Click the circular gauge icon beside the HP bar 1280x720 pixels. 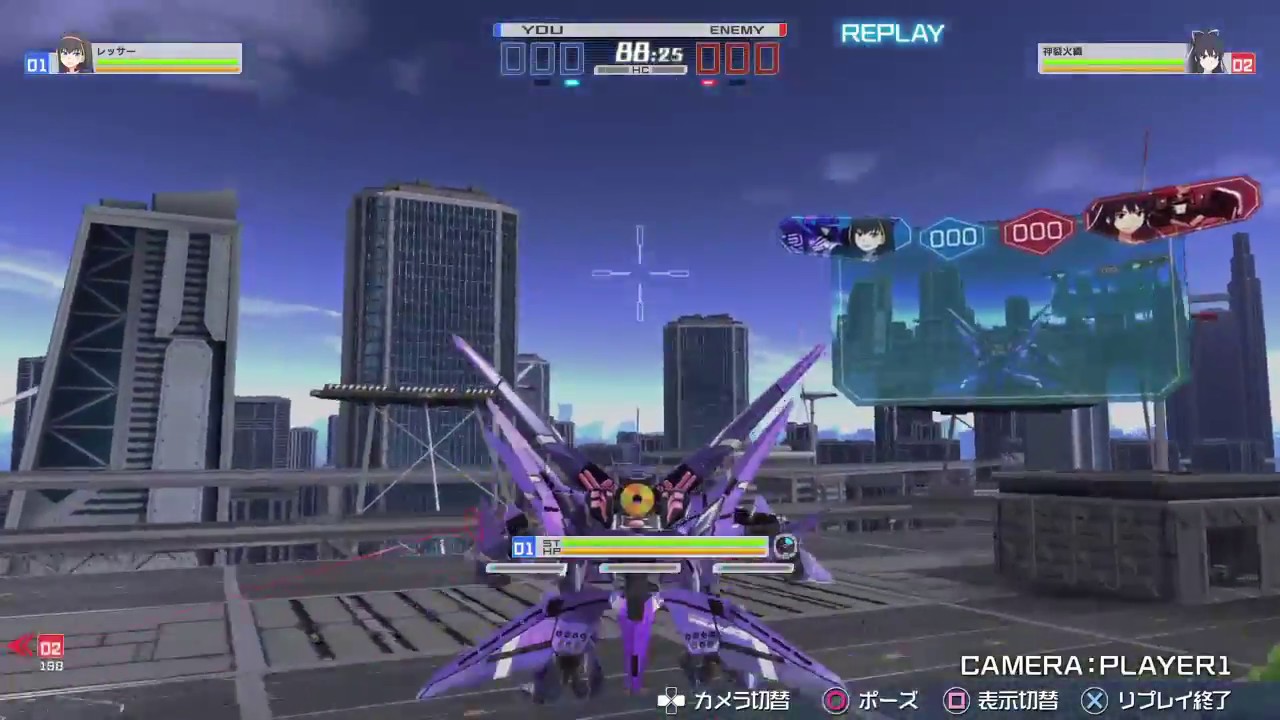click(x=786, y=545)
